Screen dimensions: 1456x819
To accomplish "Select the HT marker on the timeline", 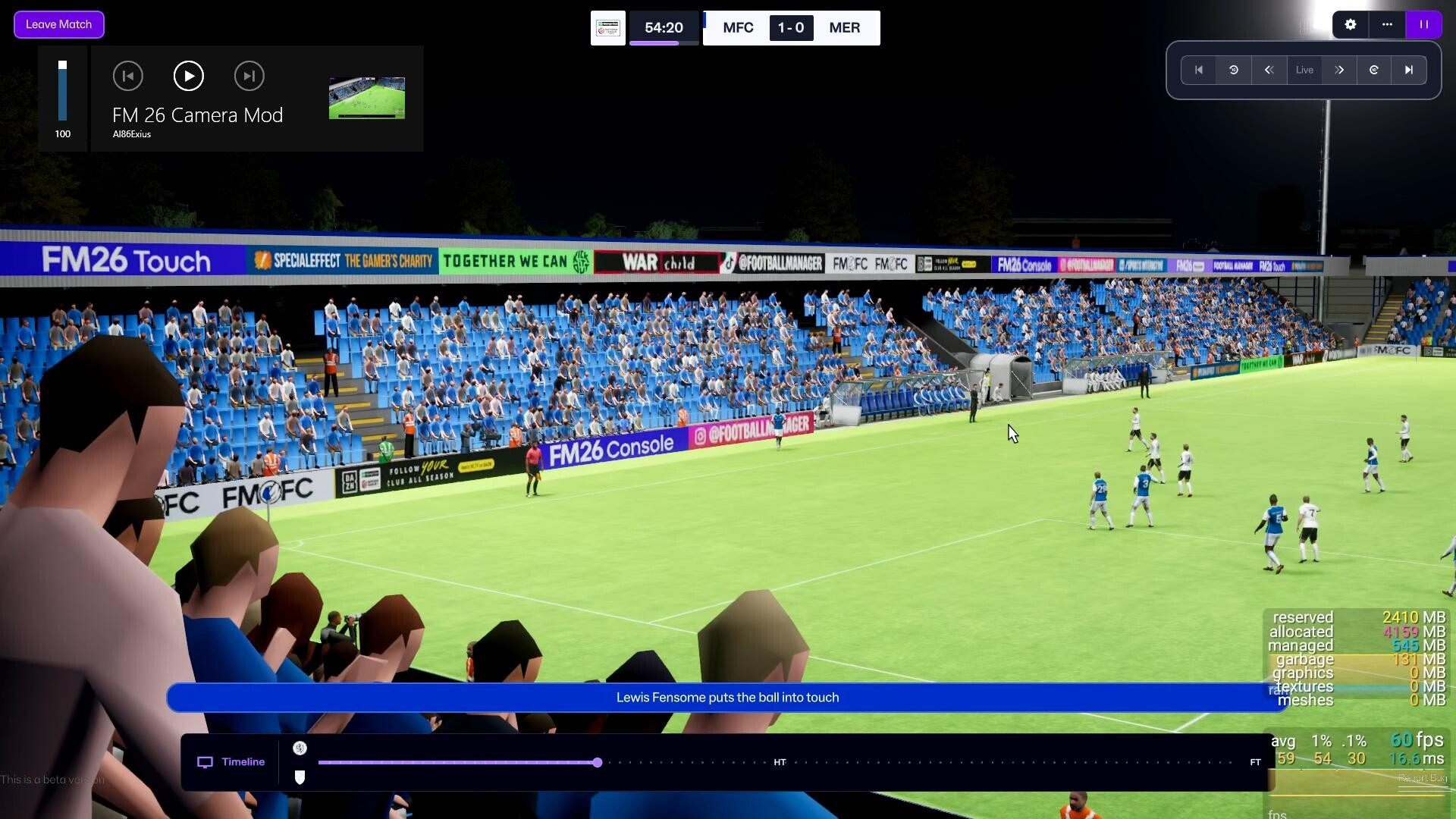I will 780,762.
